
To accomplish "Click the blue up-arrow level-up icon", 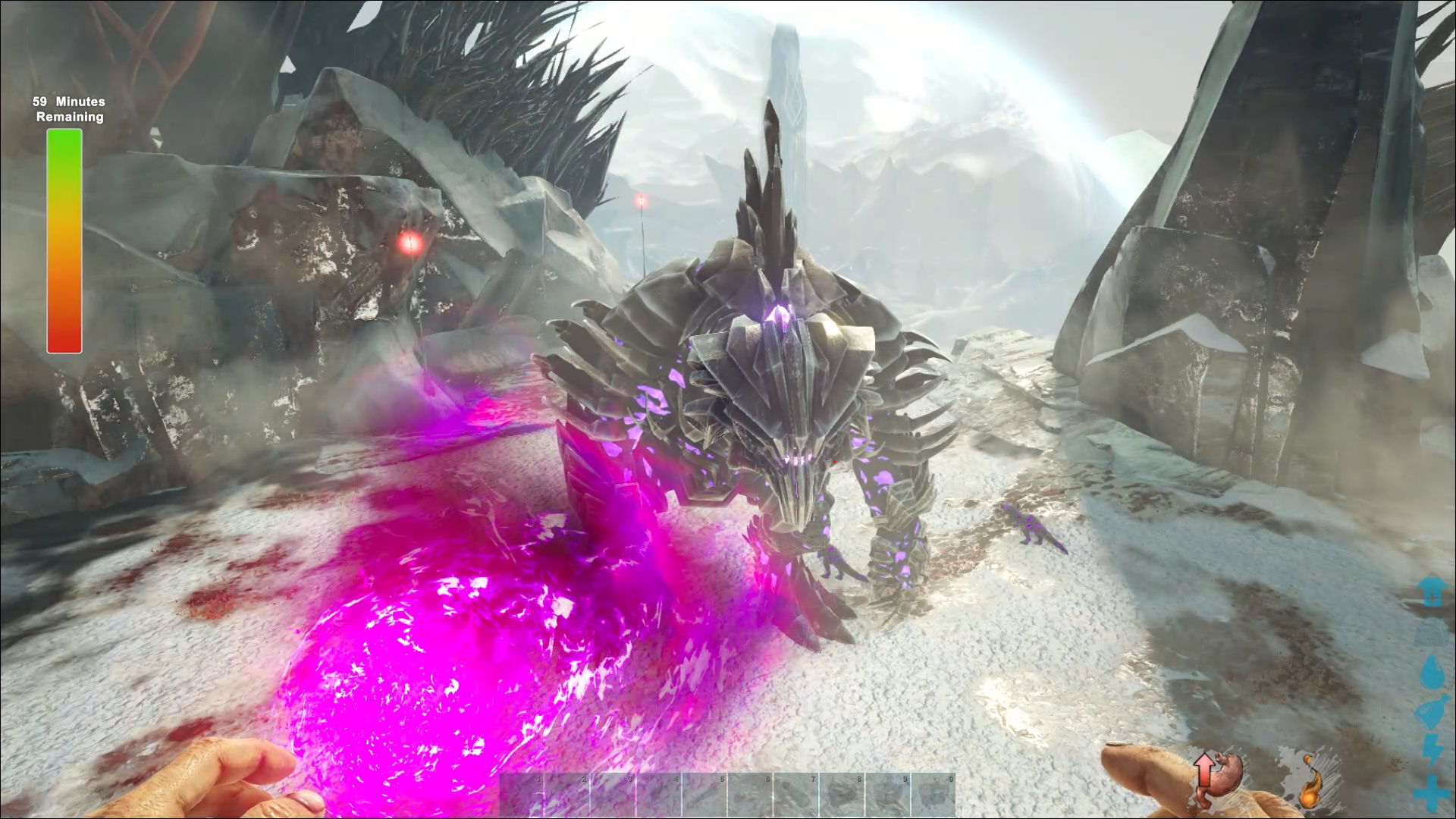I will 1432,591.
